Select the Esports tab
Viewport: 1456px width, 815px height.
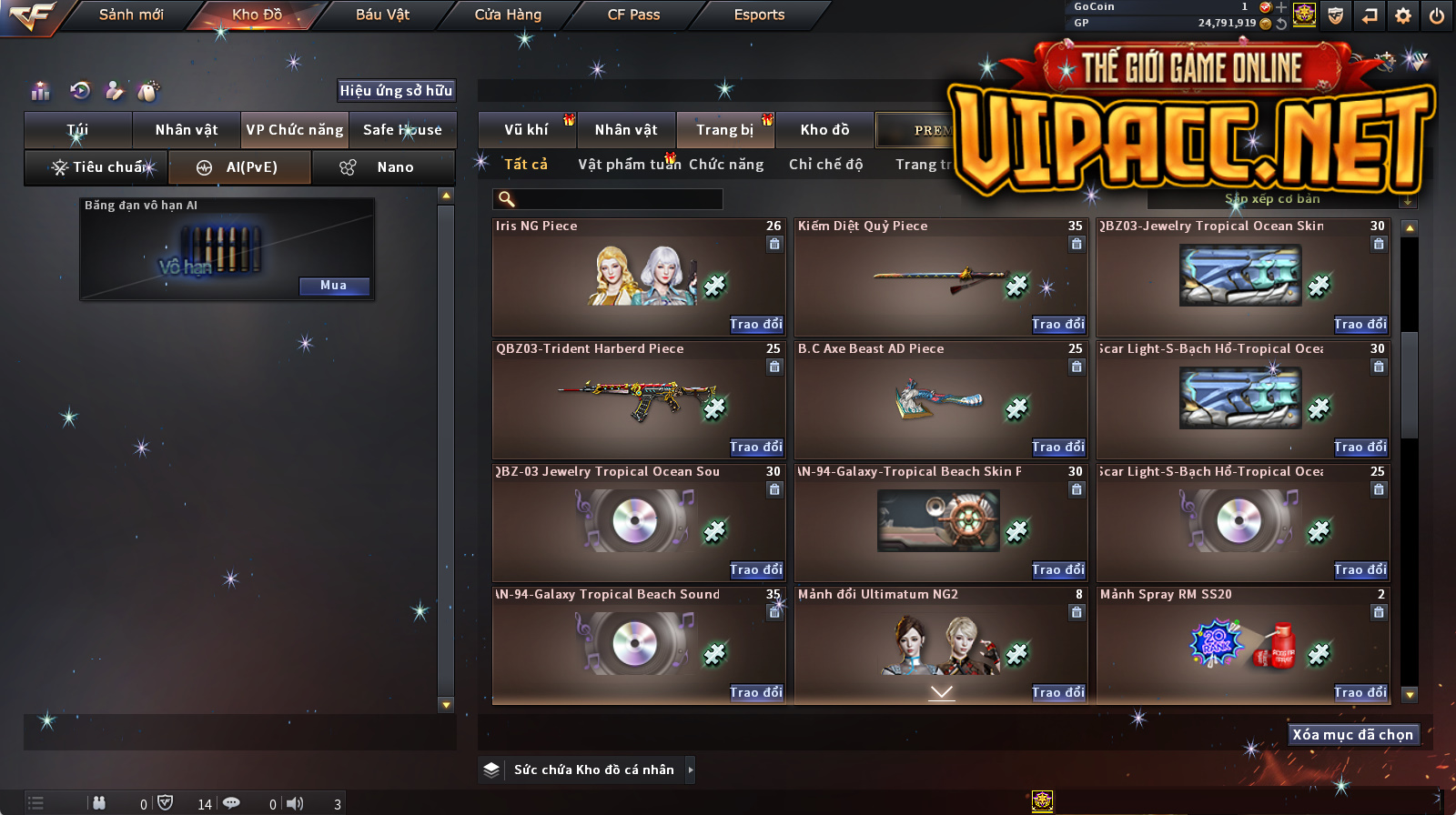(759, 15)
